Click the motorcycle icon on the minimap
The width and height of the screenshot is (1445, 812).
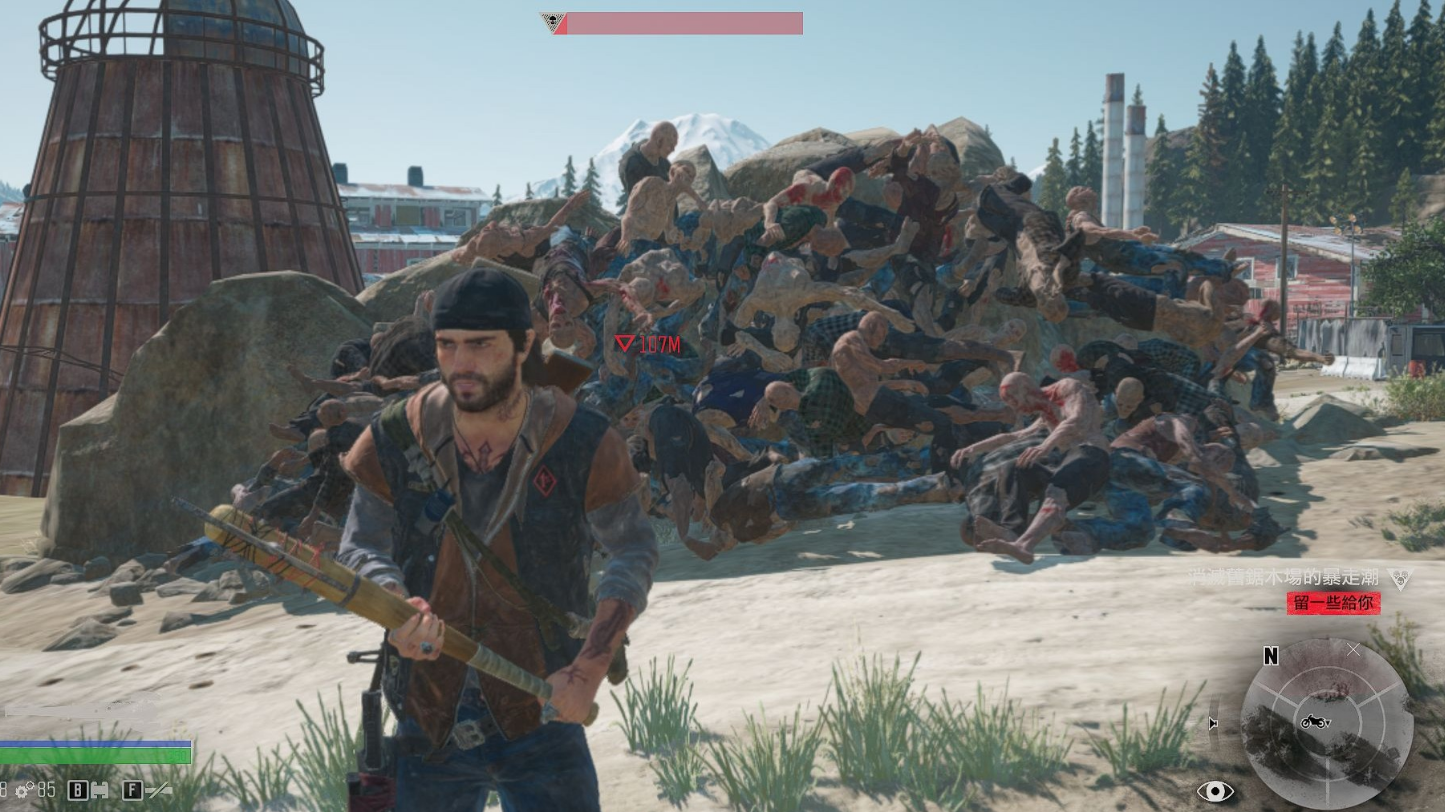(1313, 721)
